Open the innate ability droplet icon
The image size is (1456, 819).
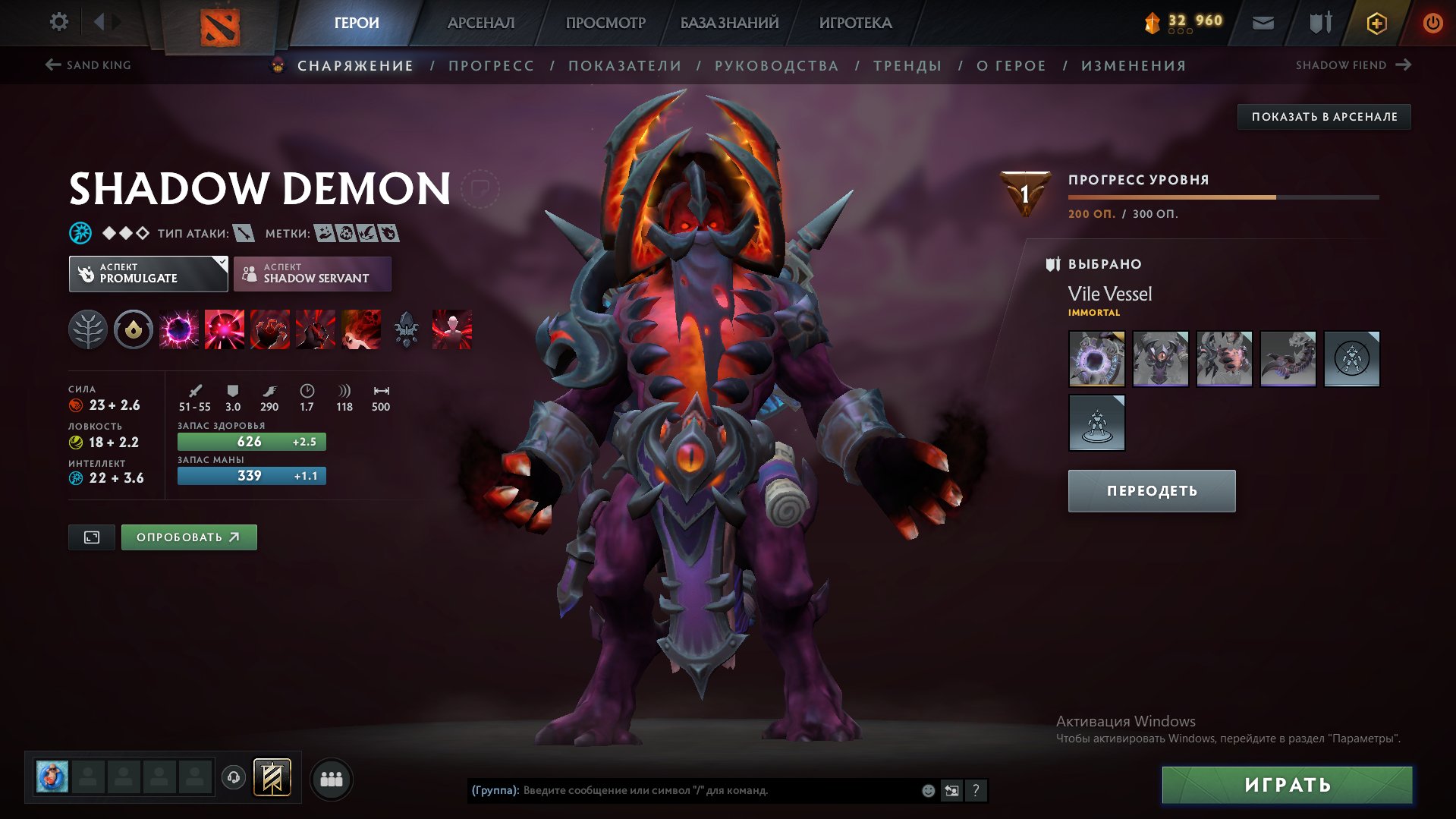pyautogui.click(x=134, y=329)
